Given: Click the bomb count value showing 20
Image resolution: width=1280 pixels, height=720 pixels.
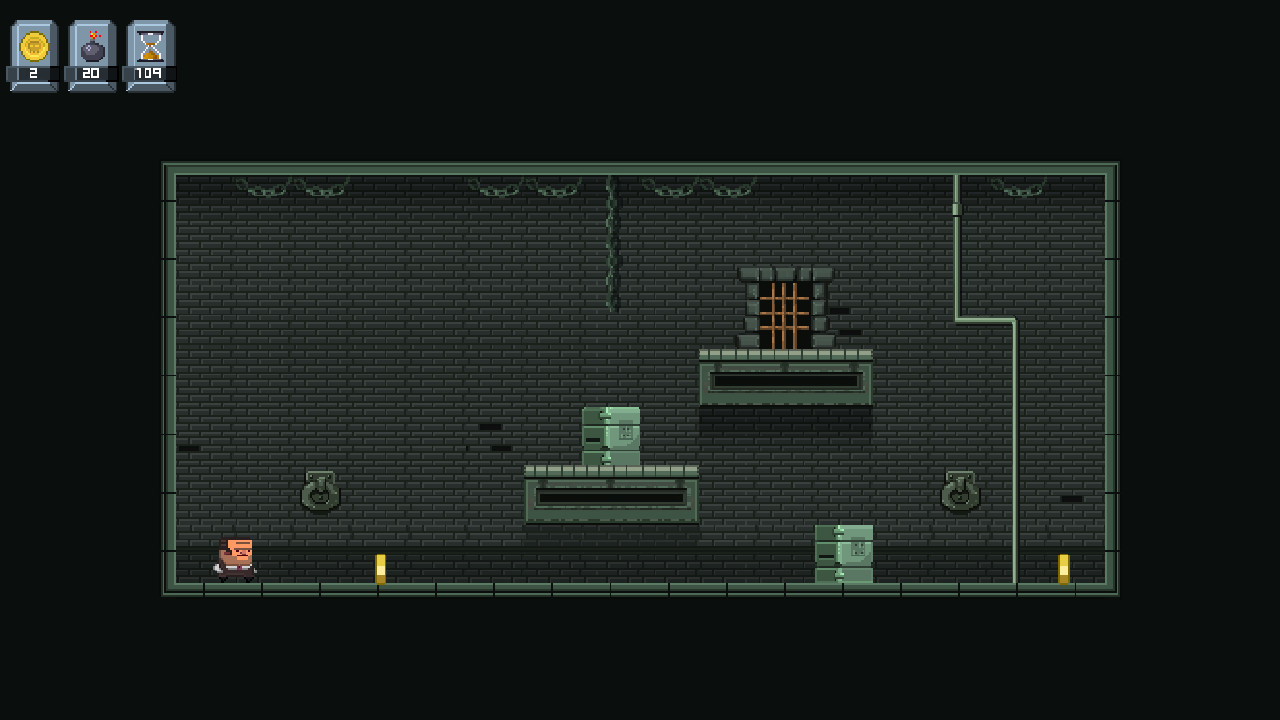Looking at the screenshot, I should pos(90,70).
